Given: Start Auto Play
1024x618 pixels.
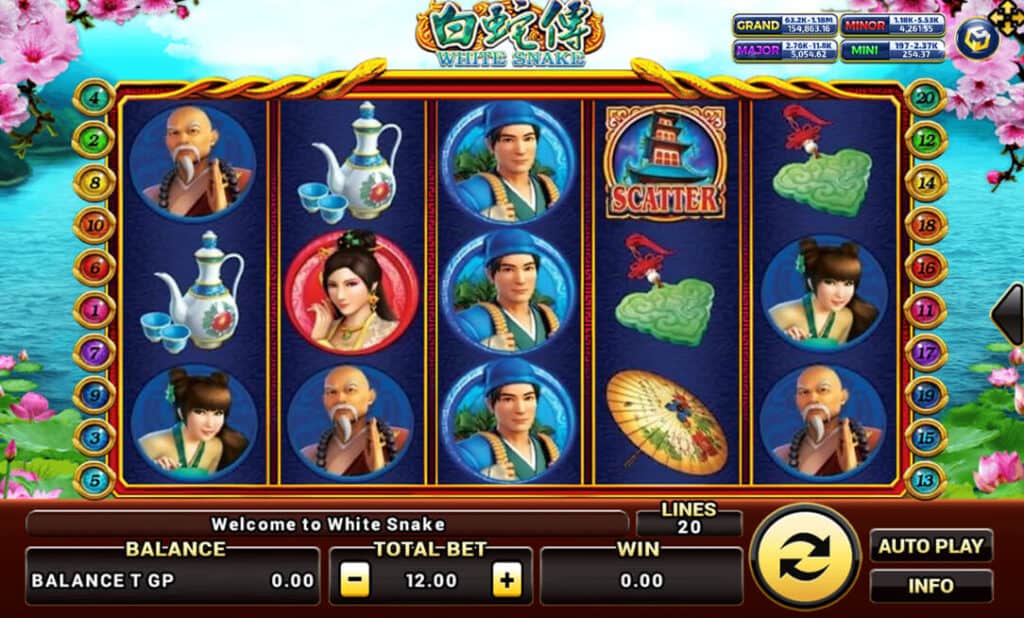Looking at the screenshot, I should tap(930, 546).
